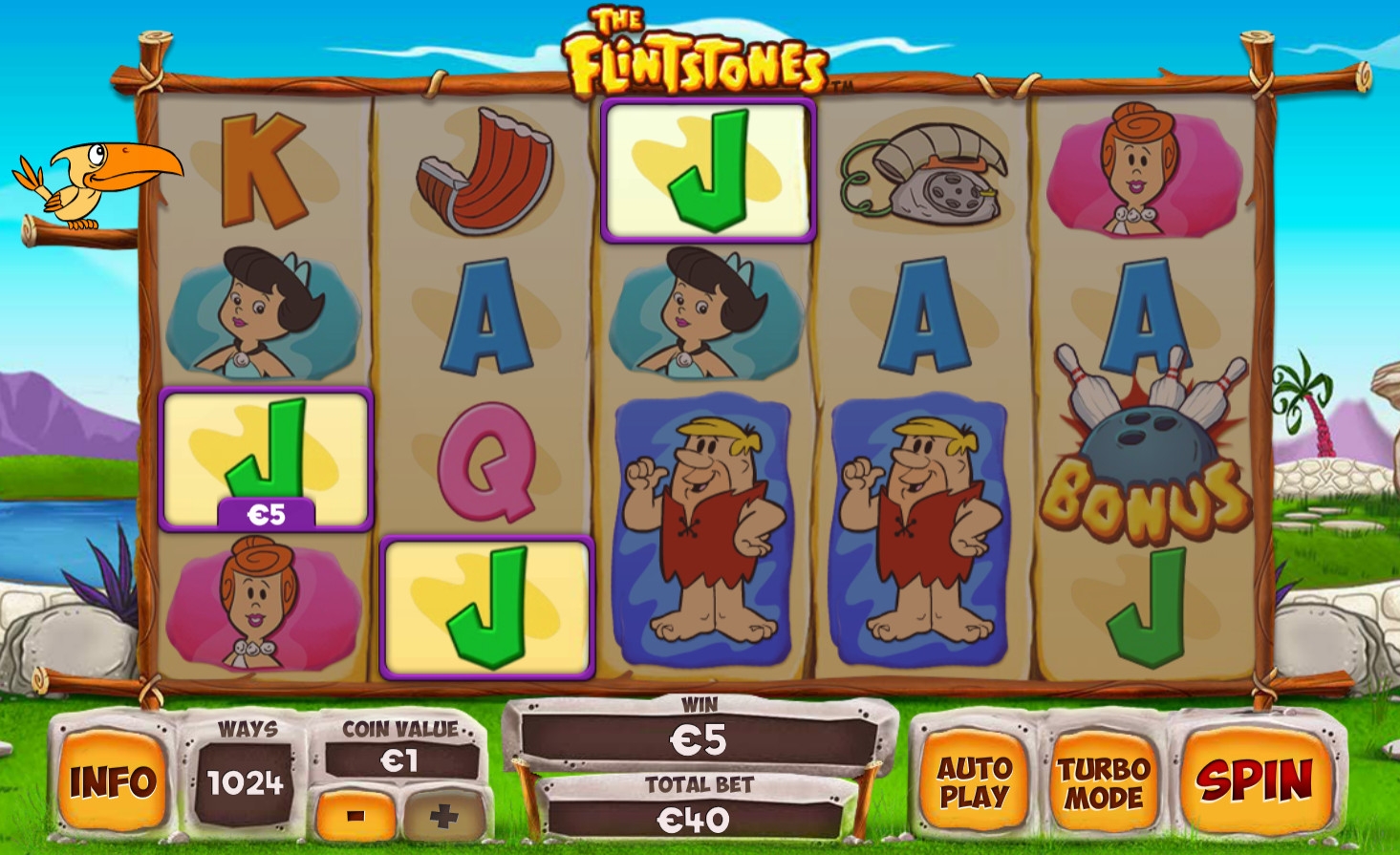Spin the reels
The height and width of the screenshot is (855, 1400).
coord(1255,780)
